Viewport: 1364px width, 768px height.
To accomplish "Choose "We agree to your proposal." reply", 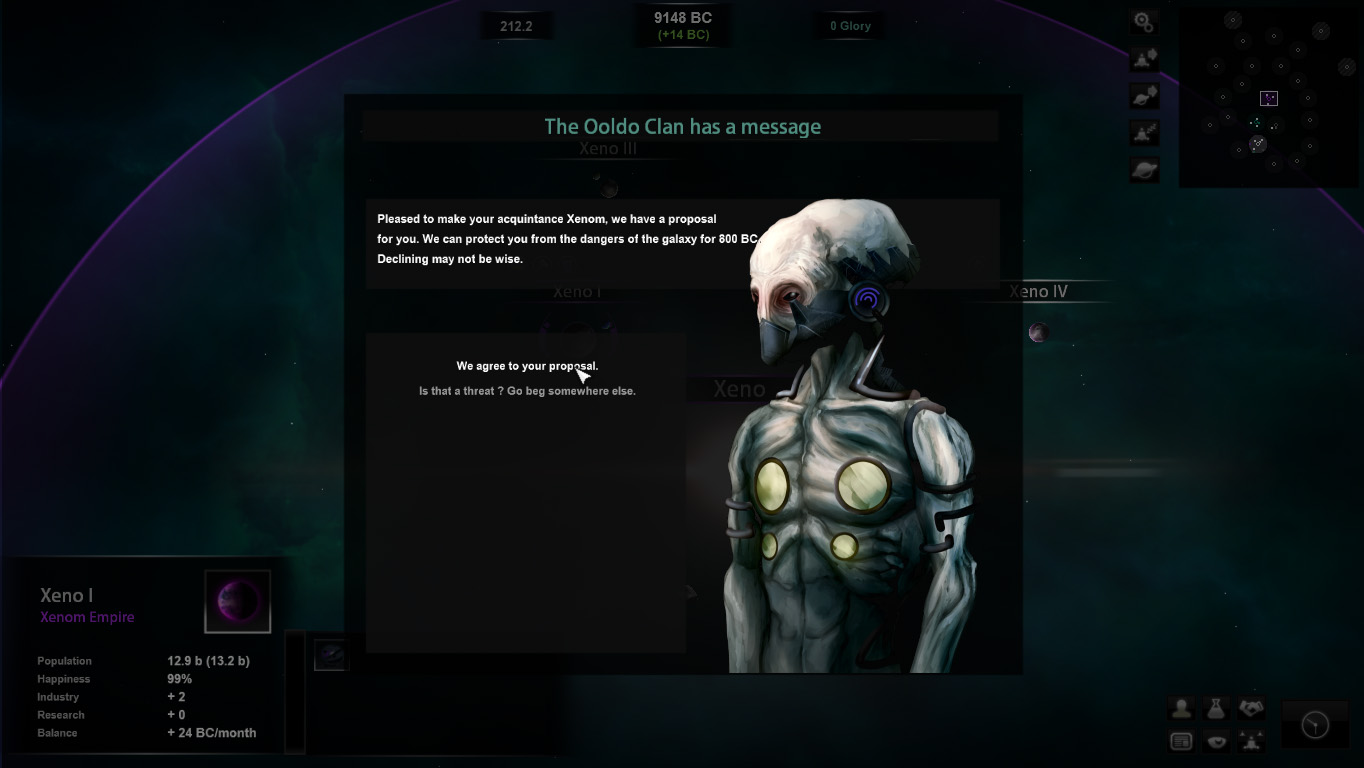I will [x=527, y=366].
